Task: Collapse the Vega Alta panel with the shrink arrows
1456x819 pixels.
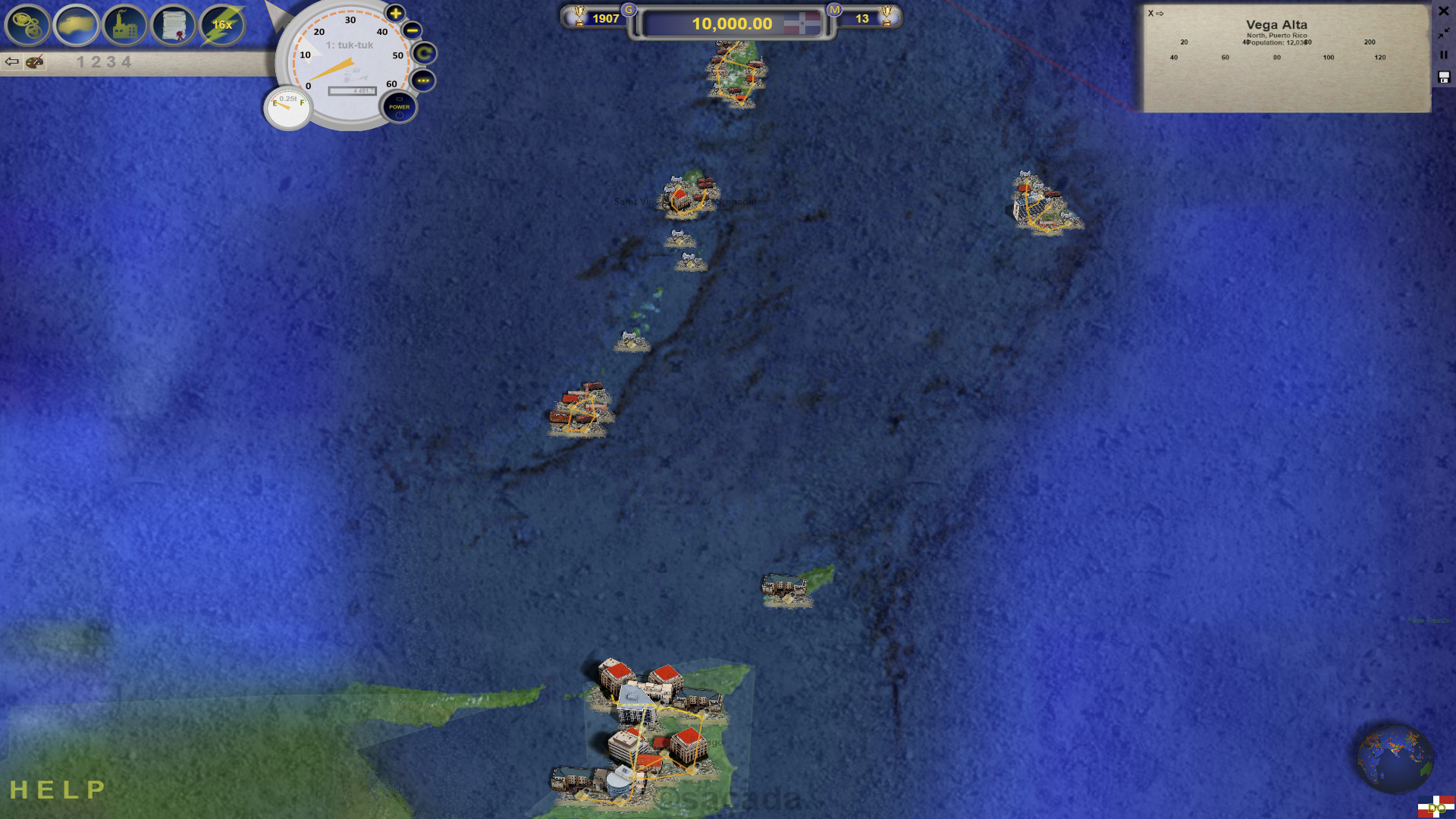Action: pos(1443,33)
